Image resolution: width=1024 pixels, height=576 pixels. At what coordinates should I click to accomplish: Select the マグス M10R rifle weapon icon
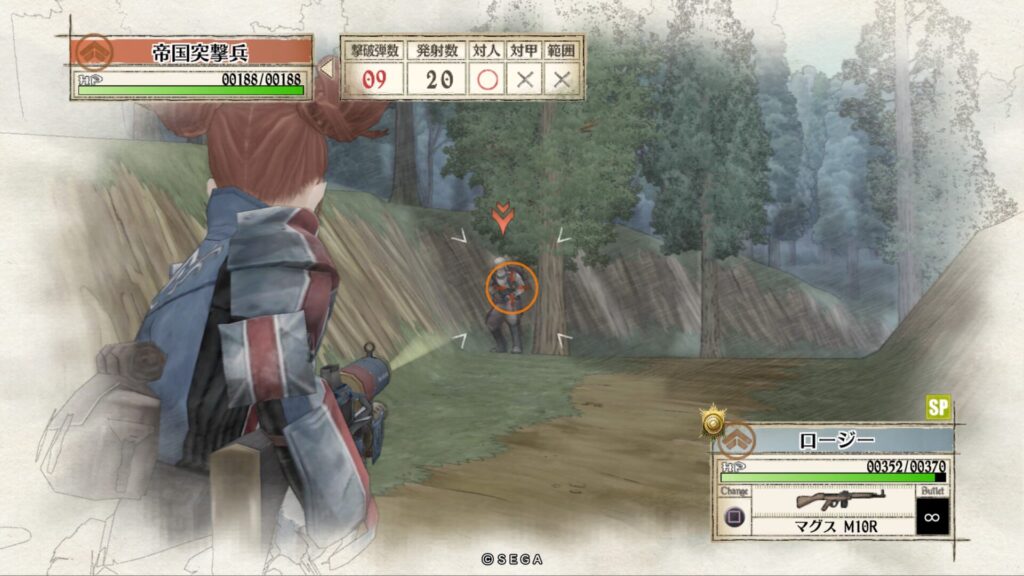click(x=826, y=499)
